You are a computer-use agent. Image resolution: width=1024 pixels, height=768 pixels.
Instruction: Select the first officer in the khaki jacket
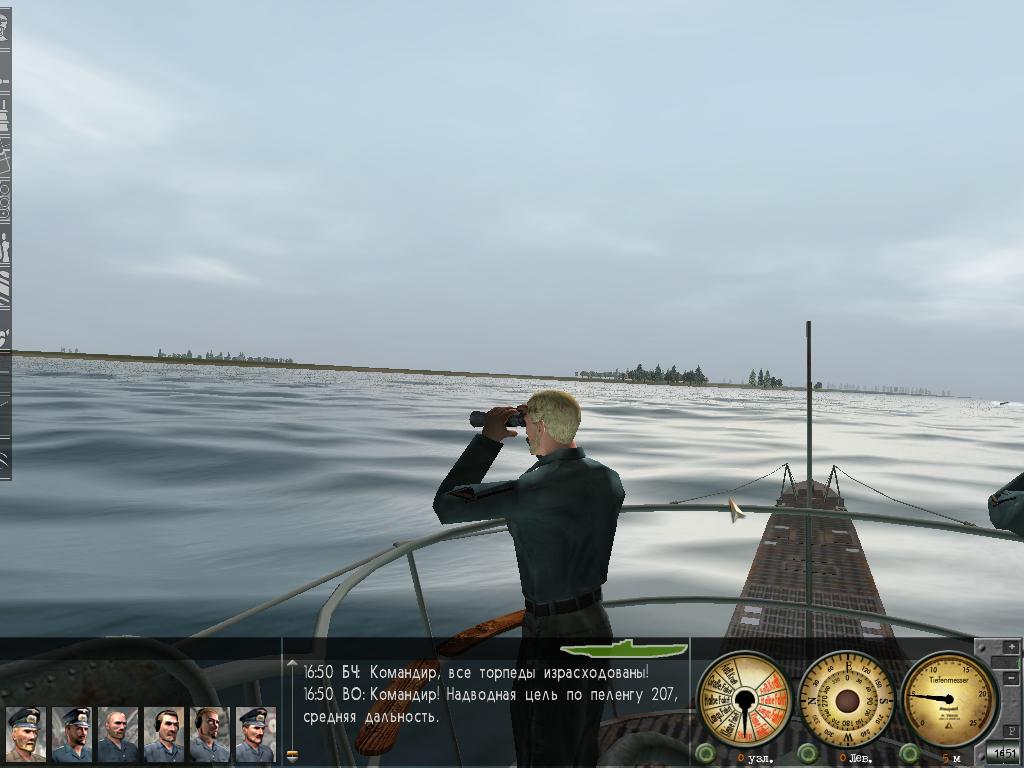pyautogui.click(x=24, y=735)
